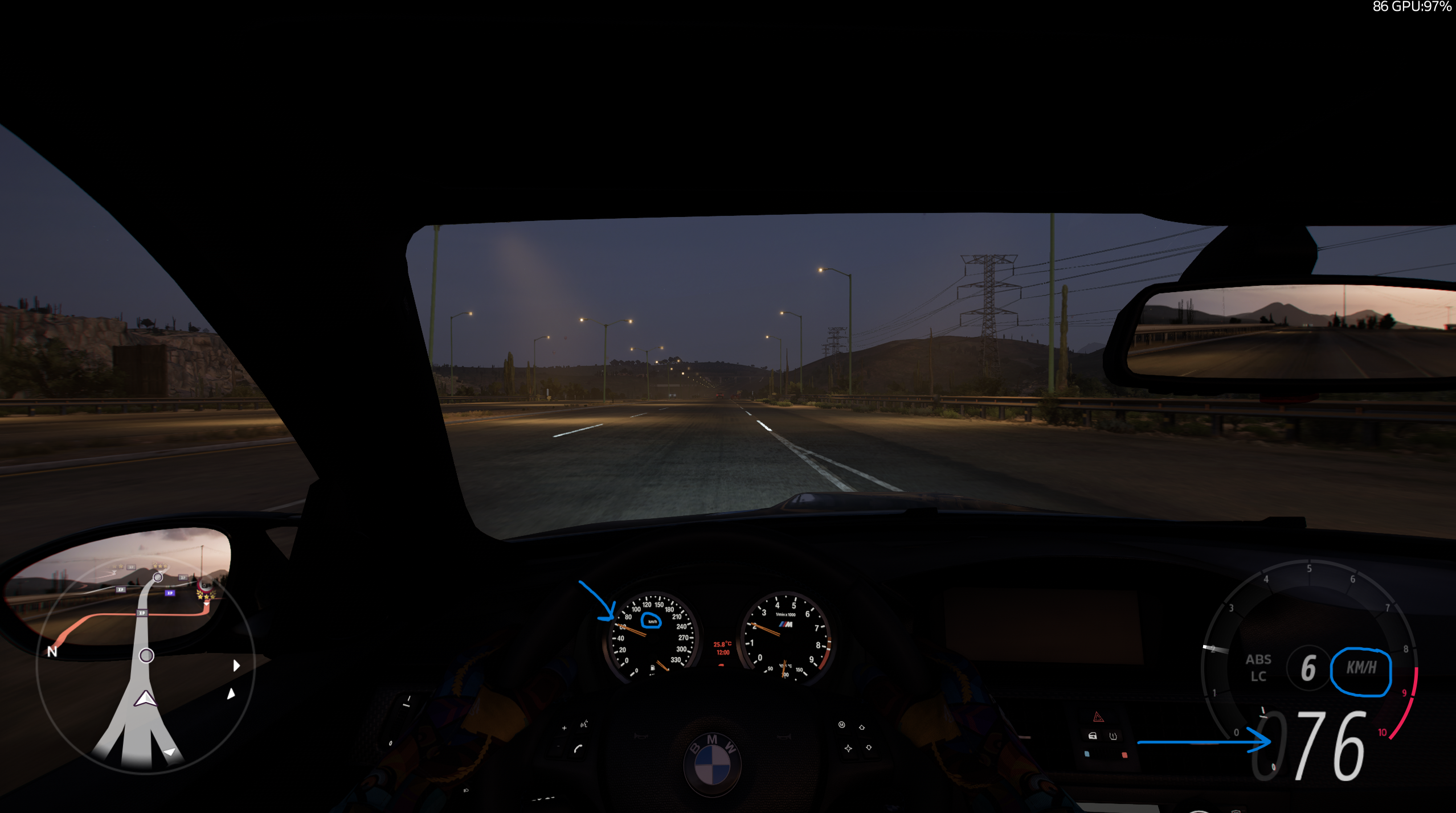Viewport: 1456px width, 813px height.
Task: Expand the purple XP marker on minimap route
Action: pyautogui.click(x=170, y=593)
